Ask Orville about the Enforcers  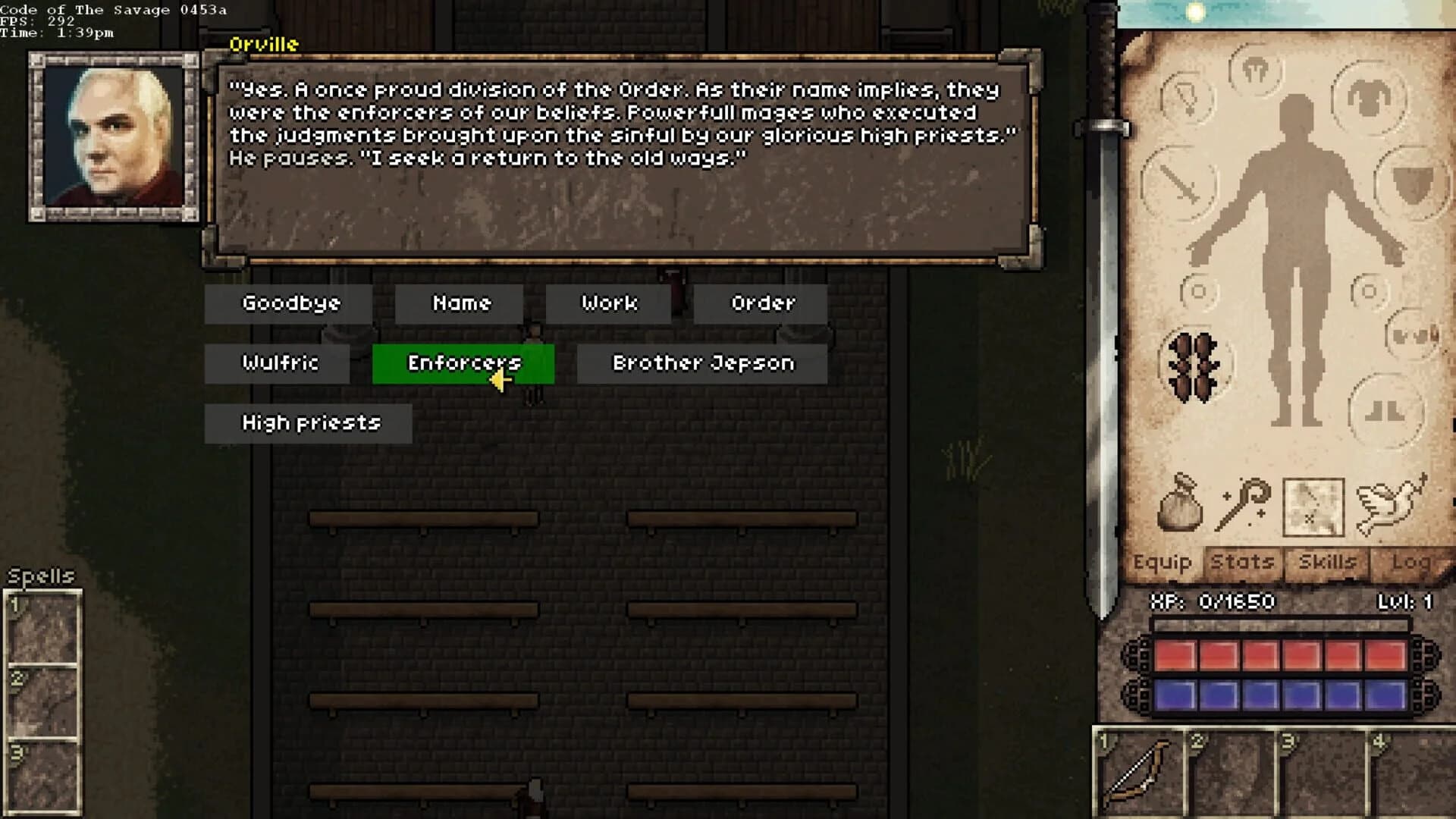pyautogui.click(x=462, y=363)
